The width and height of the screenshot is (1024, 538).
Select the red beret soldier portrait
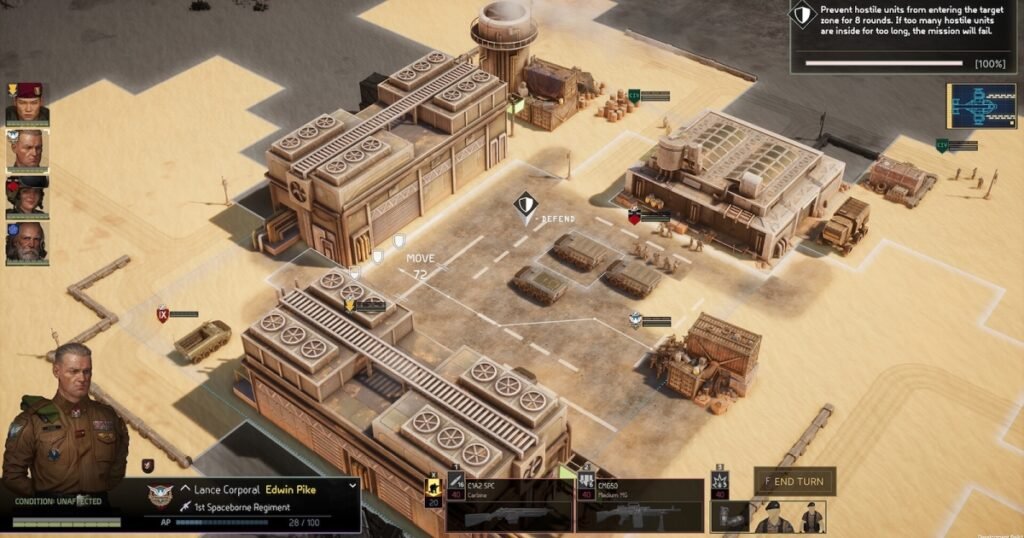(x=27, y=104)
